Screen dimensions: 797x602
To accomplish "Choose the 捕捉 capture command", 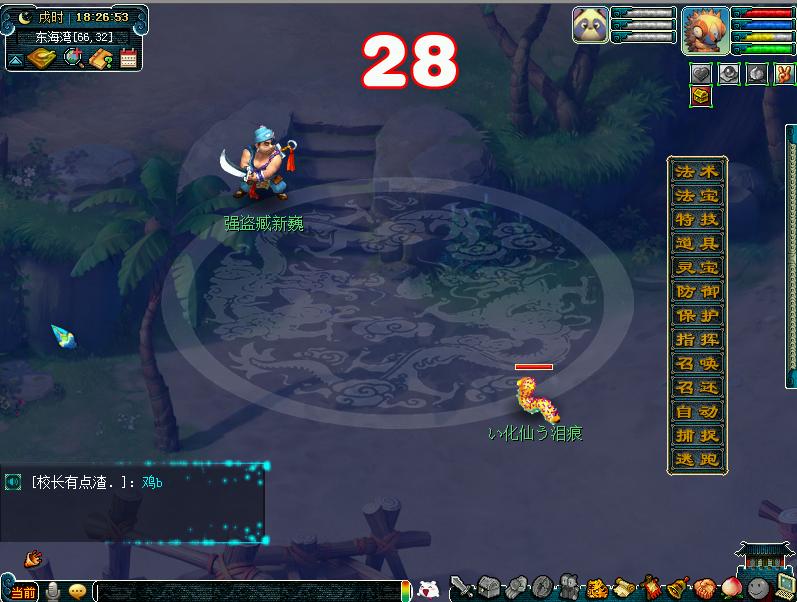I will 697,435.
